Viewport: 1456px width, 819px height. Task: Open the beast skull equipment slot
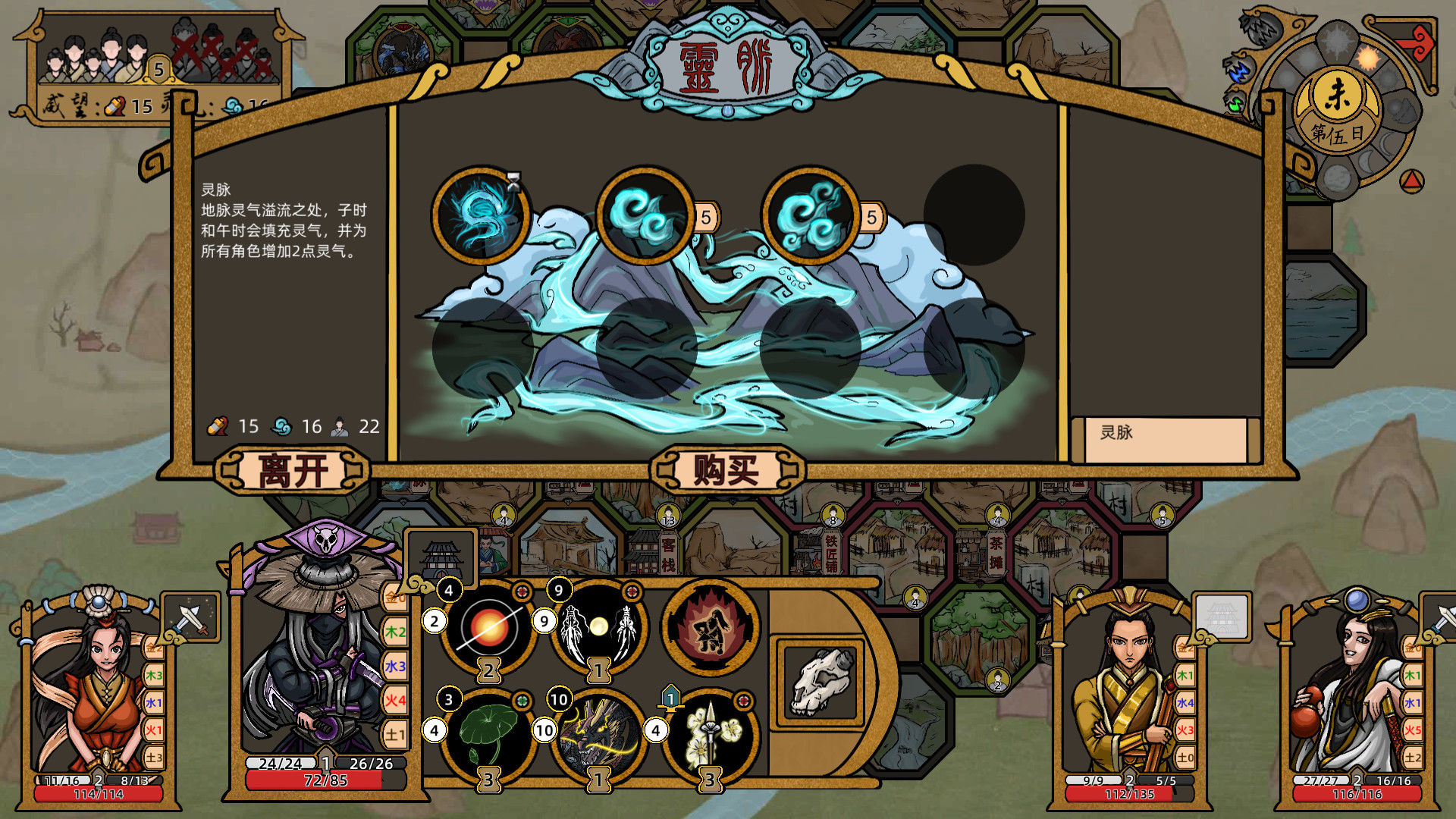point(820,681)
